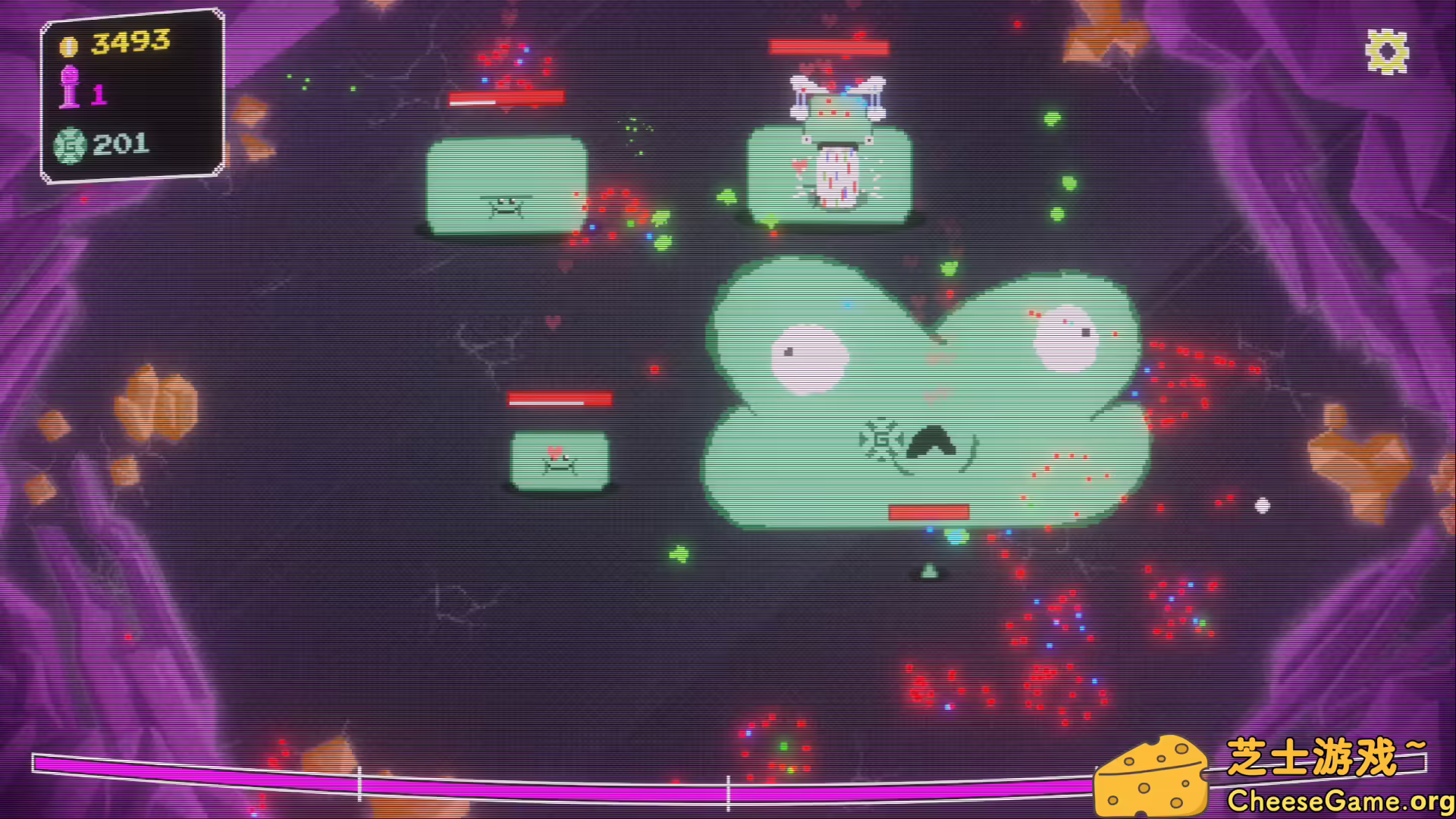Click the yellow coin icon in stats panel

click(x=69, y=44)
